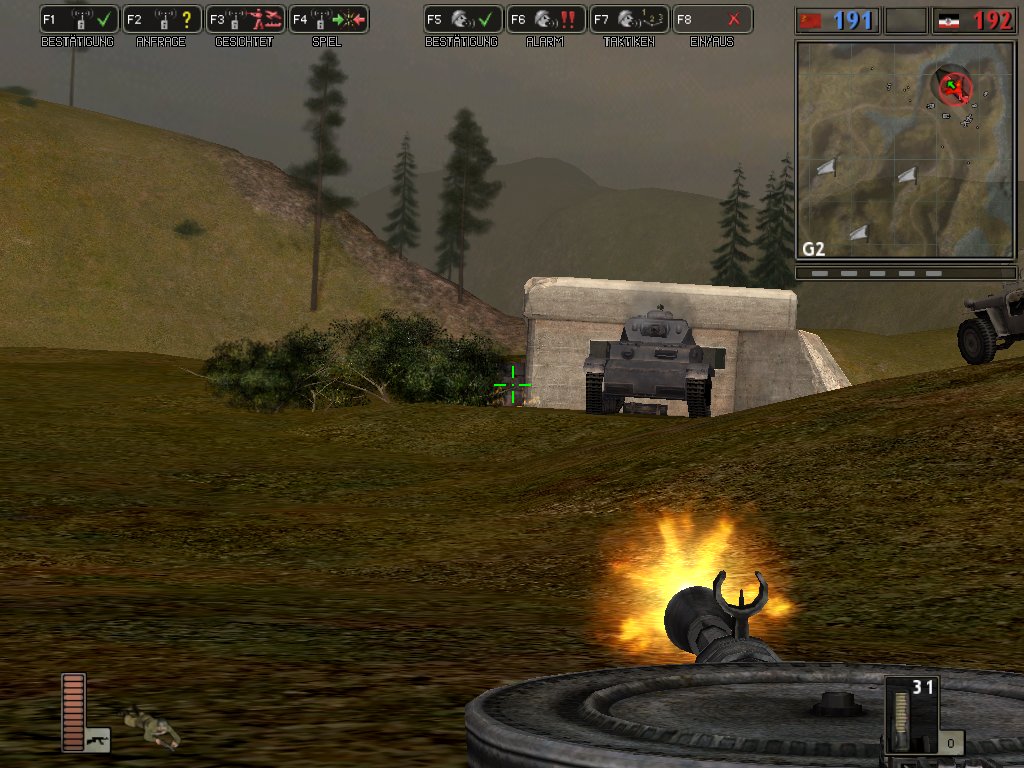
Task: Open the F2 Anfrage radio menu
Action: pos(162,19)
